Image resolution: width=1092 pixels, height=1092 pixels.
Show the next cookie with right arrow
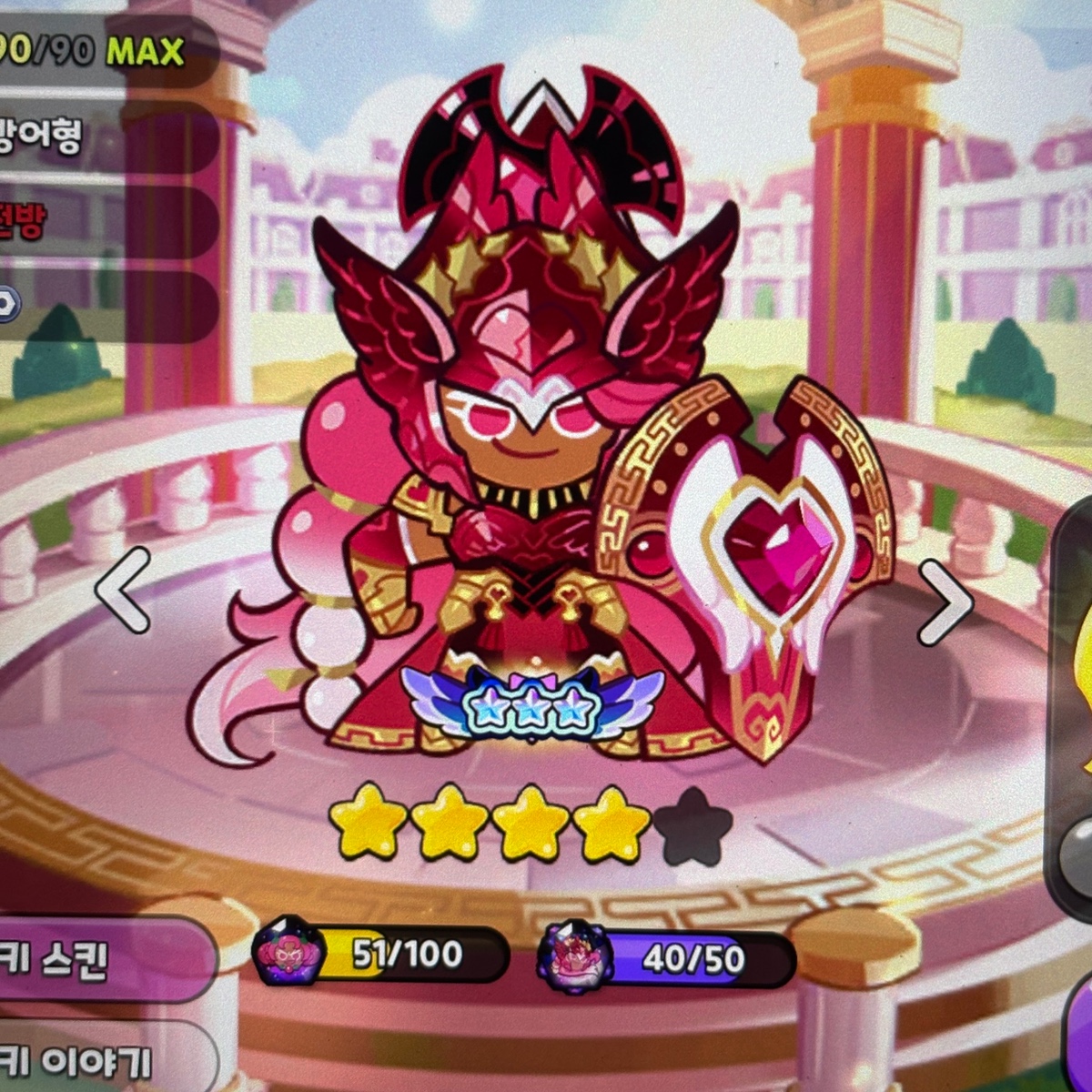click(944, 602)
